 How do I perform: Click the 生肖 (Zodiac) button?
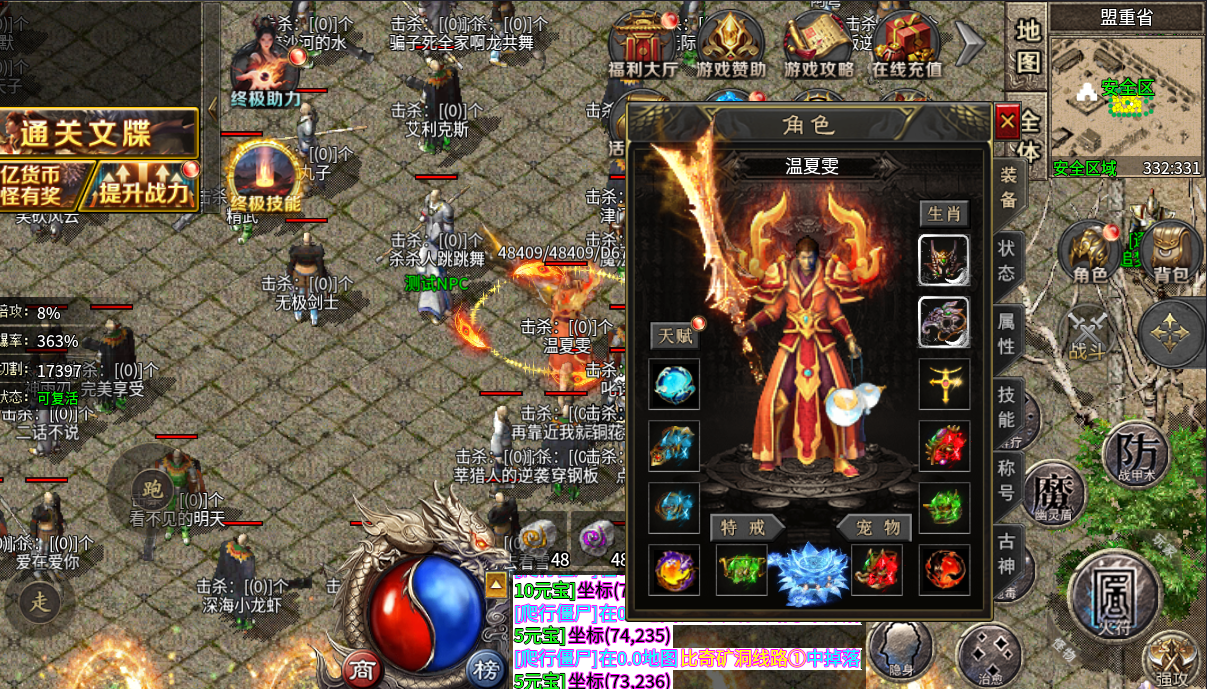(943, 214)
